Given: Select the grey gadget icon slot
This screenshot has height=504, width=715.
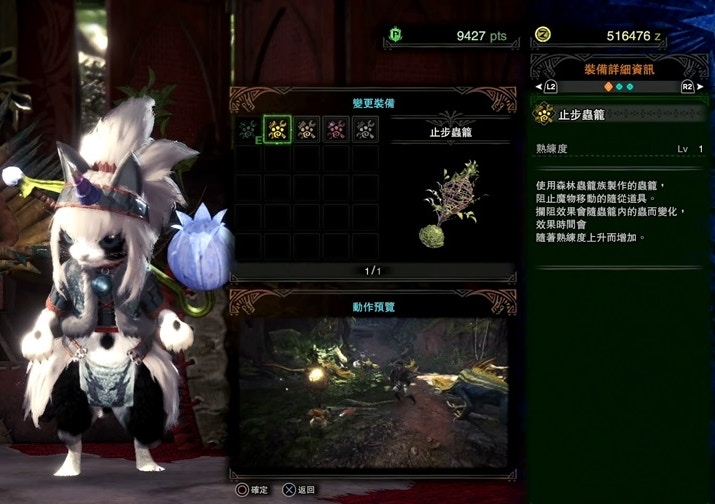Looking at the screenshot, I should tap(365, 130).
